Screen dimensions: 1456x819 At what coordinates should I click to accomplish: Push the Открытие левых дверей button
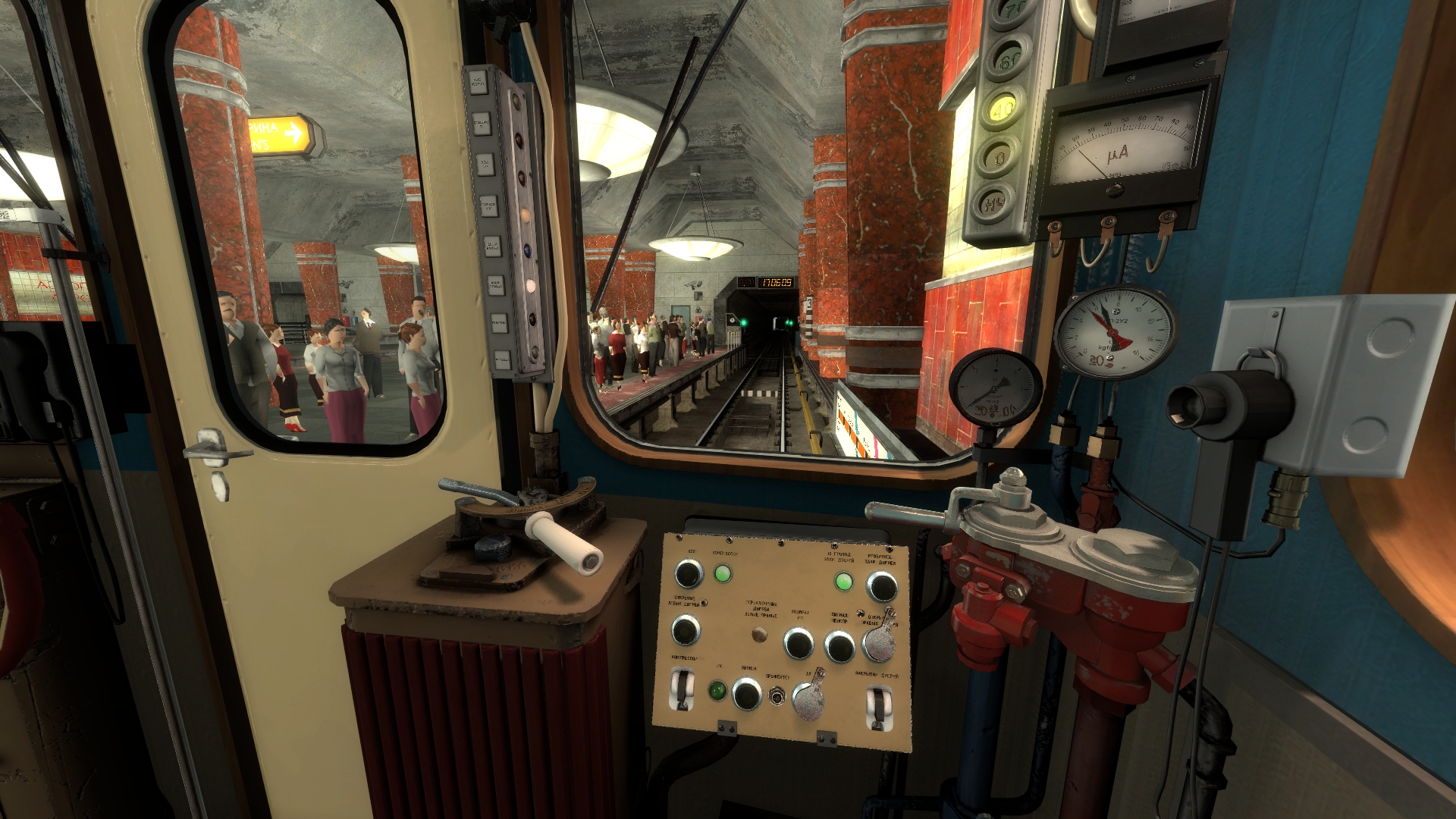tap(686, 629)
